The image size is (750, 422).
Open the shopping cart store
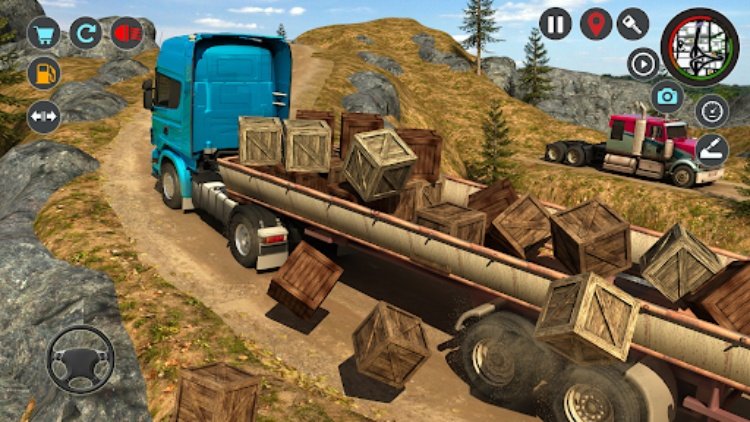(x=43, y=34)
